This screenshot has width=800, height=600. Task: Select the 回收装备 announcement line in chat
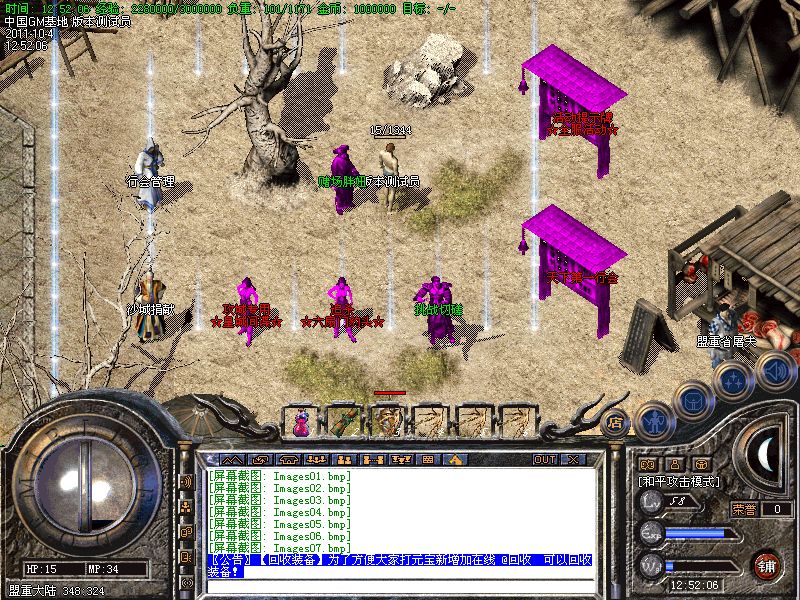[x=400, y=561]
